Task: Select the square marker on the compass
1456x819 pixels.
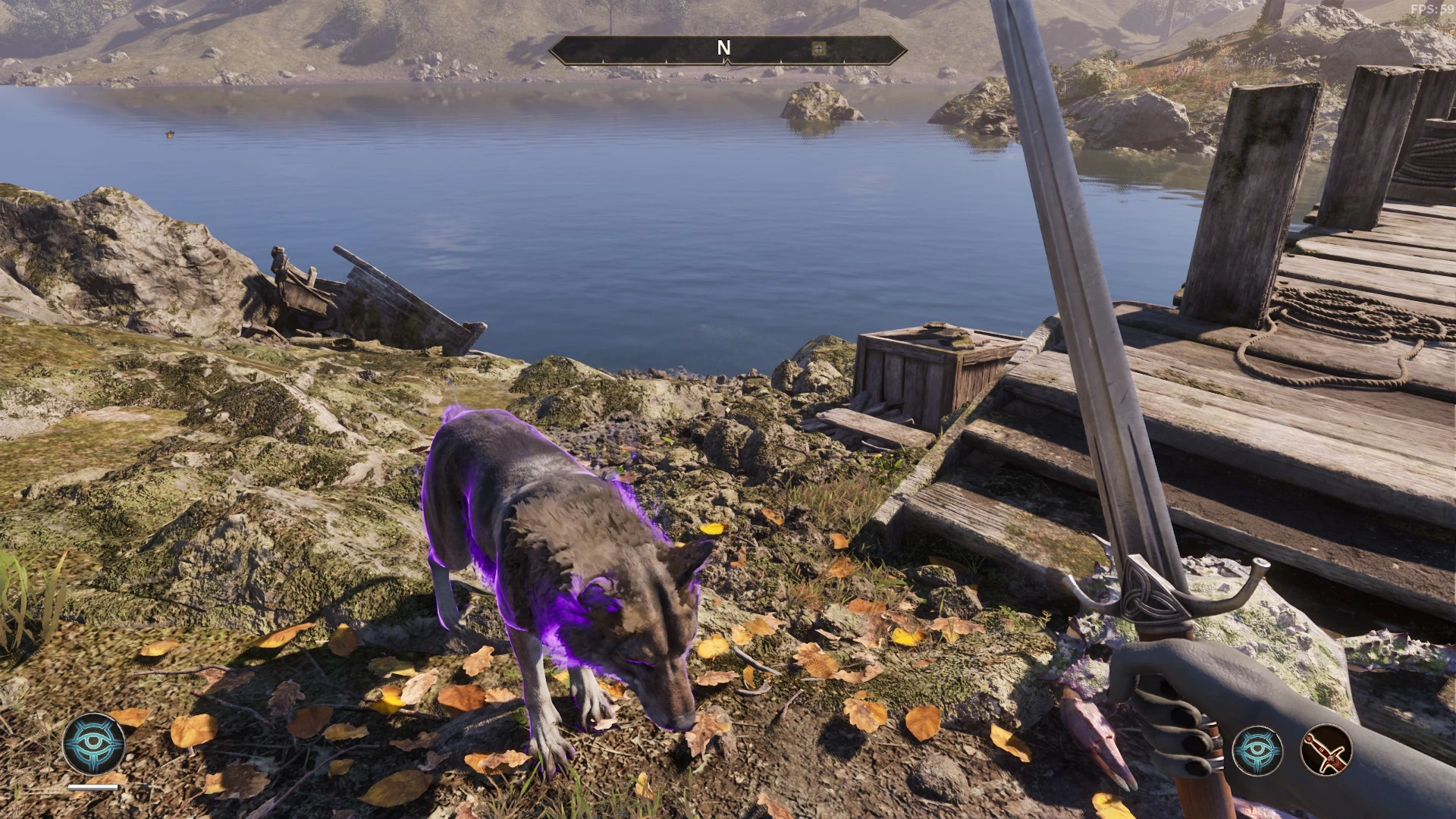Action: click(x=818, y=49)
